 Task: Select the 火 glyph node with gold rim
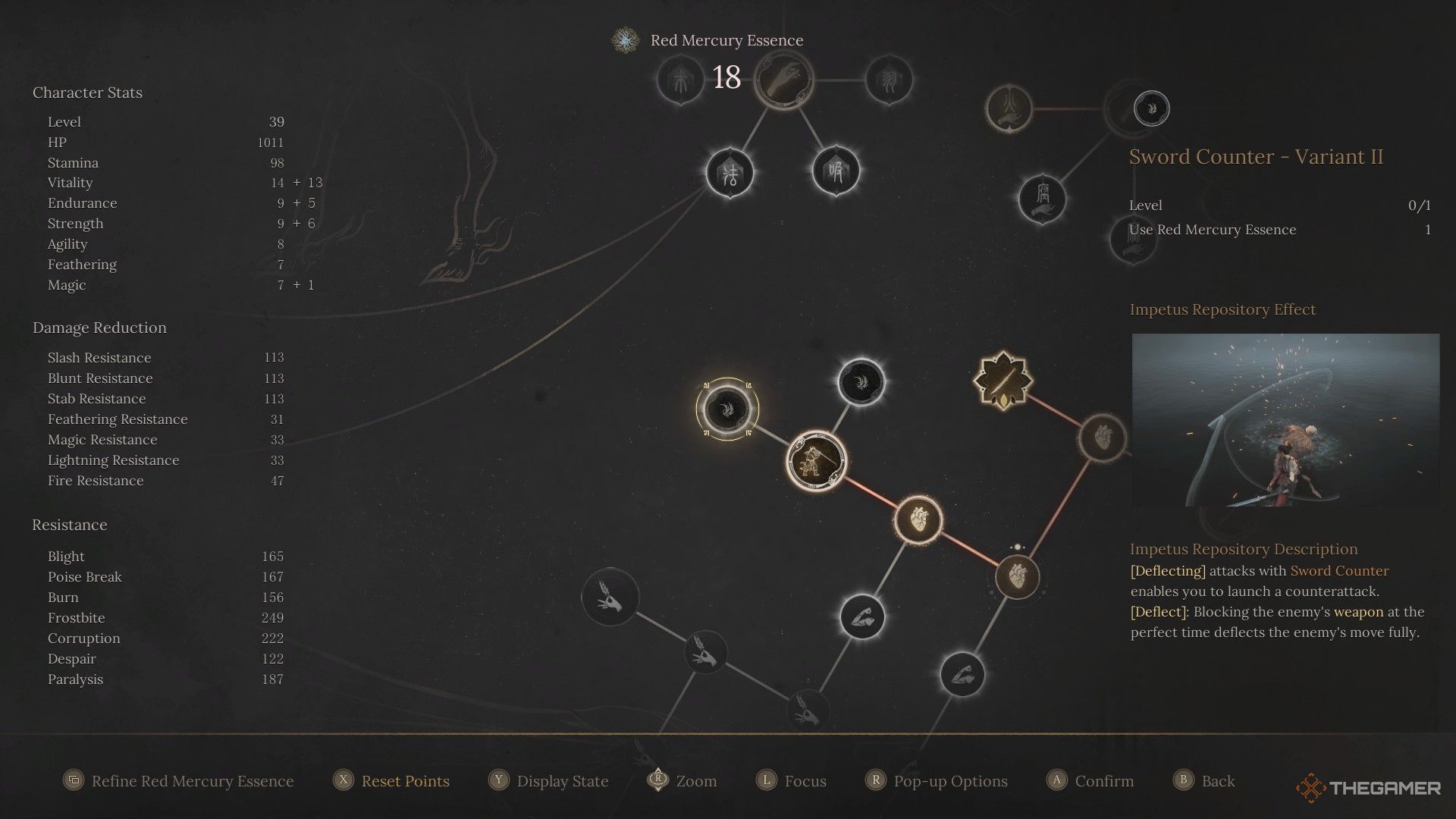1009,108
